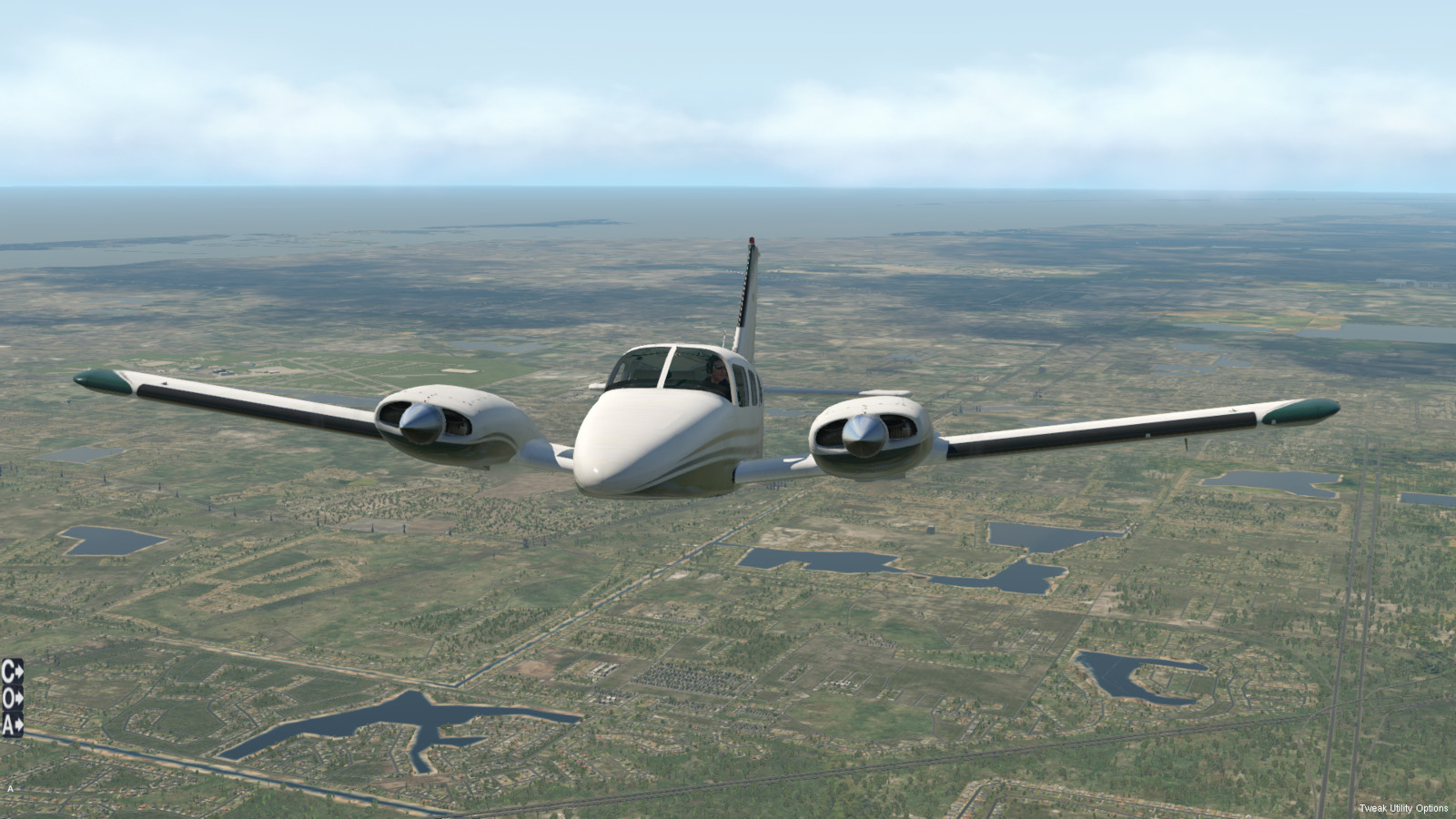Show the A arrow side panel tab
This screenshot has width=1456, height=819.
(x=12, y=724)
